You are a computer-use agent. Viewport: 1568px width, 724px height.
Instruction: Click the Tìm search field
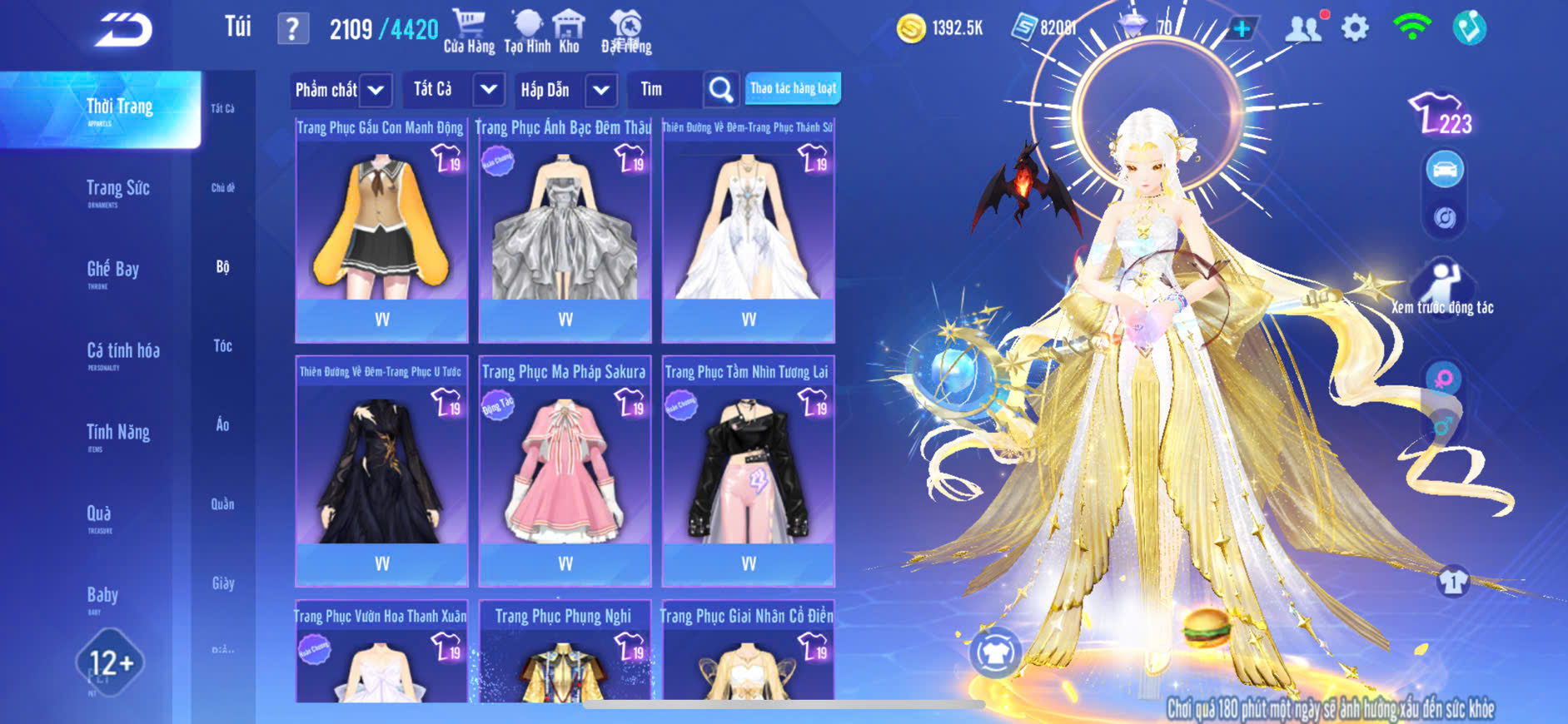(666, 90)
